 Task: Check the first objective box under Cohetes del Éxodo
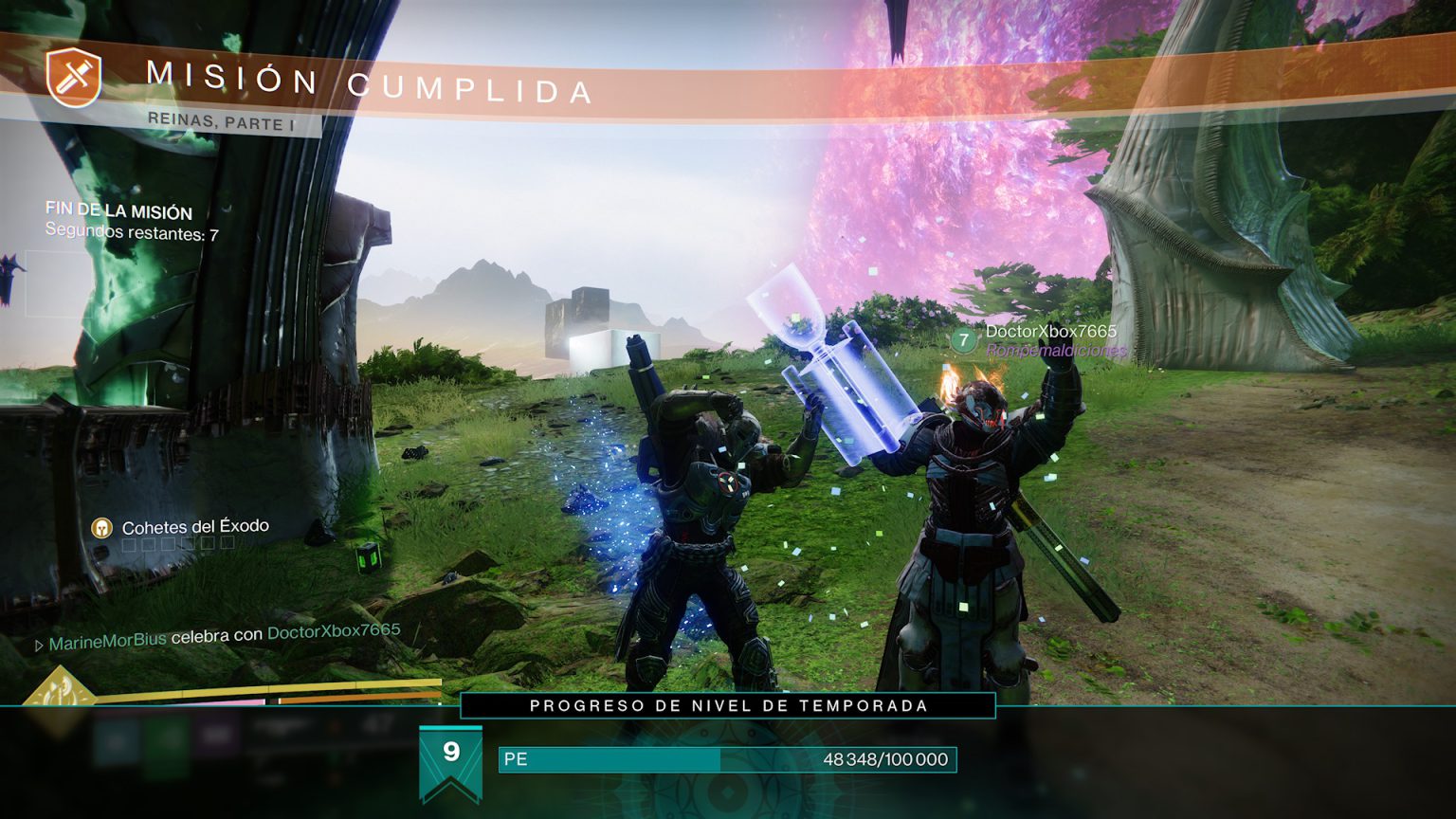(128, 545)
